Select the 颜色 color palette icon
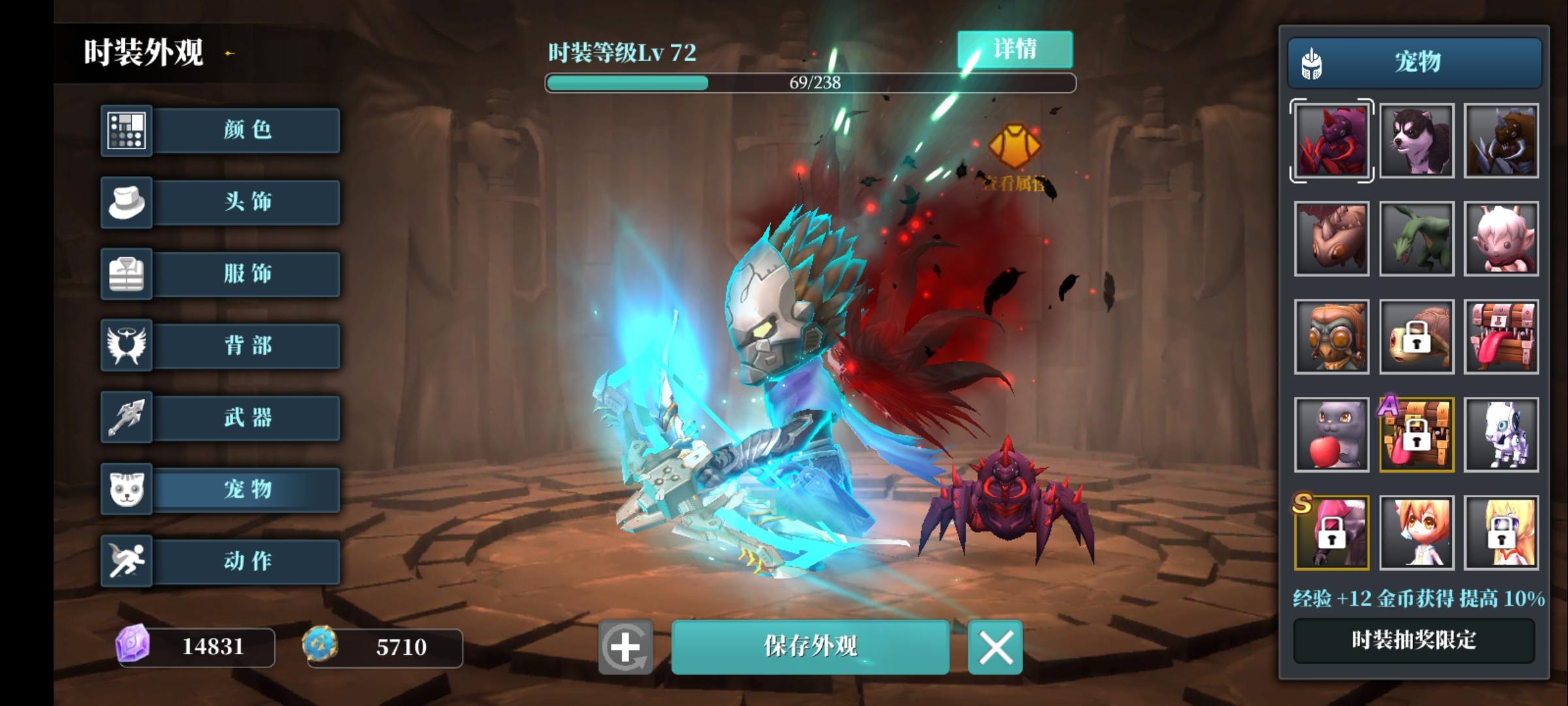 [126, 130]
